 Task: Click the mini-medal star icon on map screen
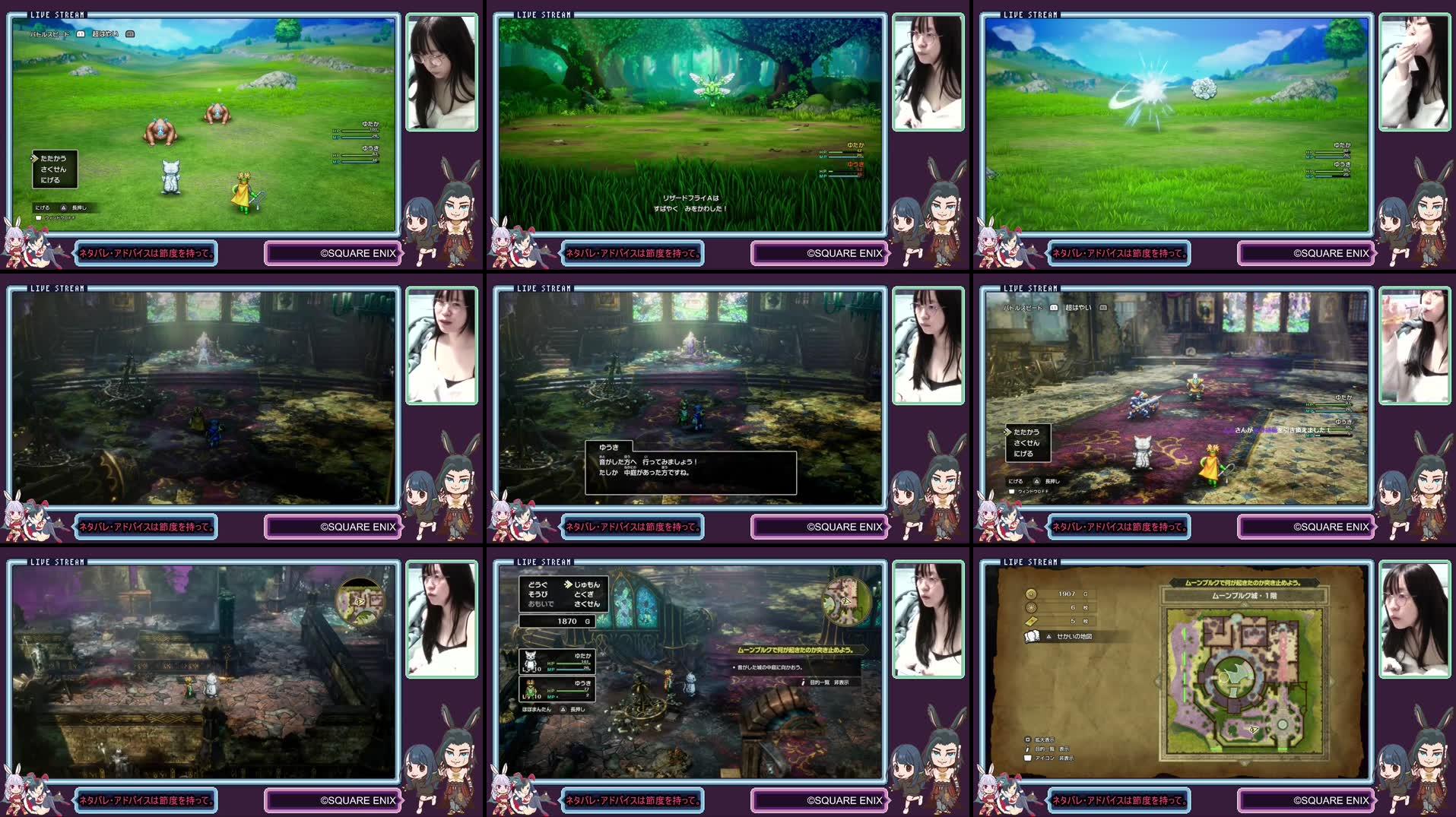[x=1031, y=608]
